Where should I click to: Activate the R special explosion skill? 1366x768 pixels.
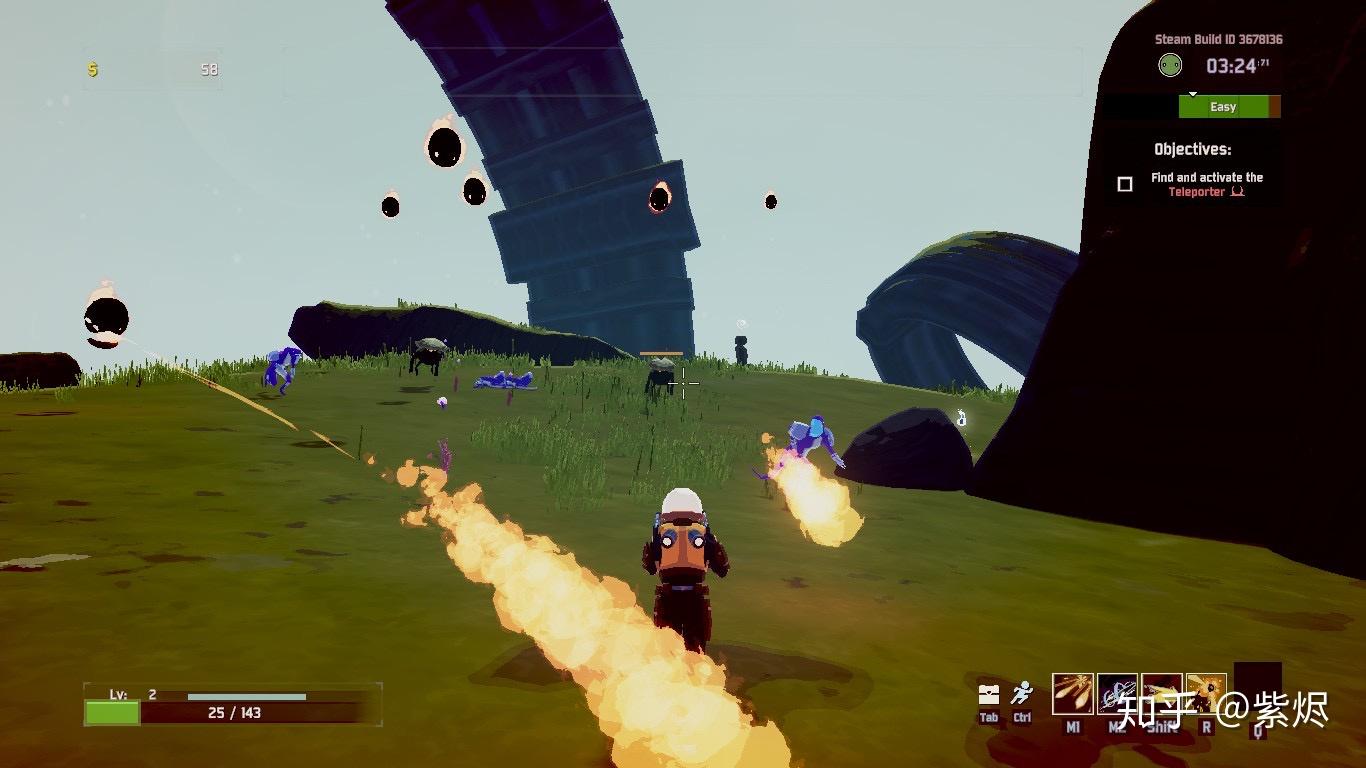[1206, 694]
